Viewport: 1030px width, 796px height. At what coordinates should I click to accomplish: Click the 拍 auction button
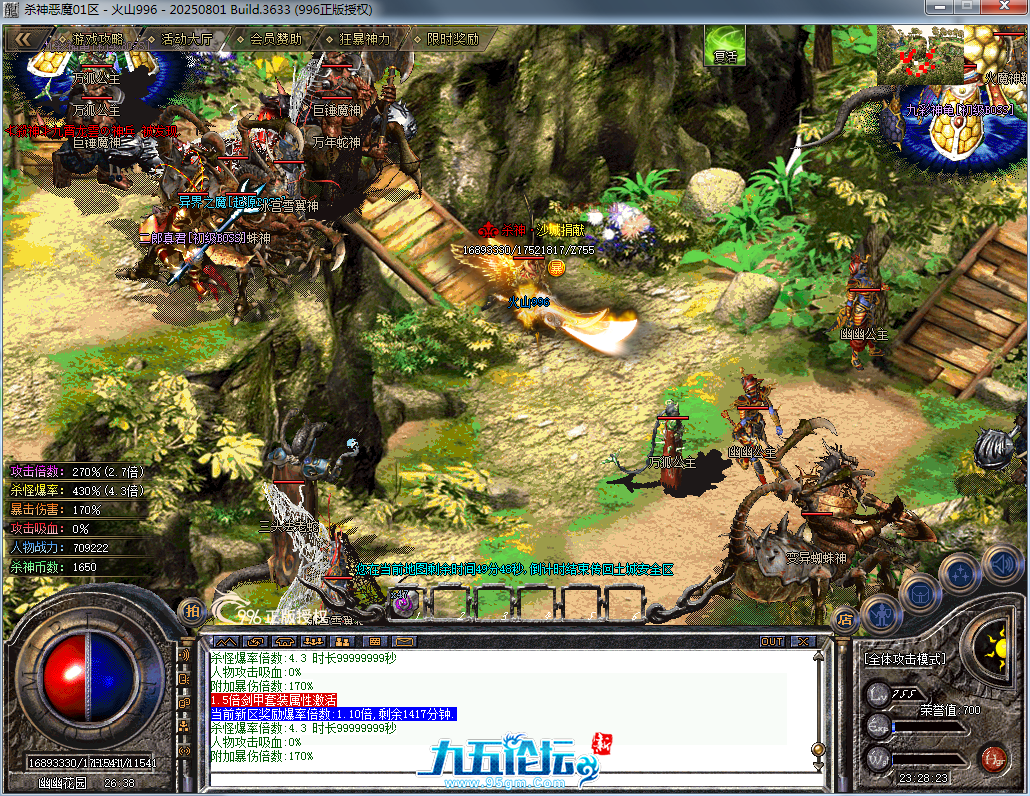click(191, 610)
